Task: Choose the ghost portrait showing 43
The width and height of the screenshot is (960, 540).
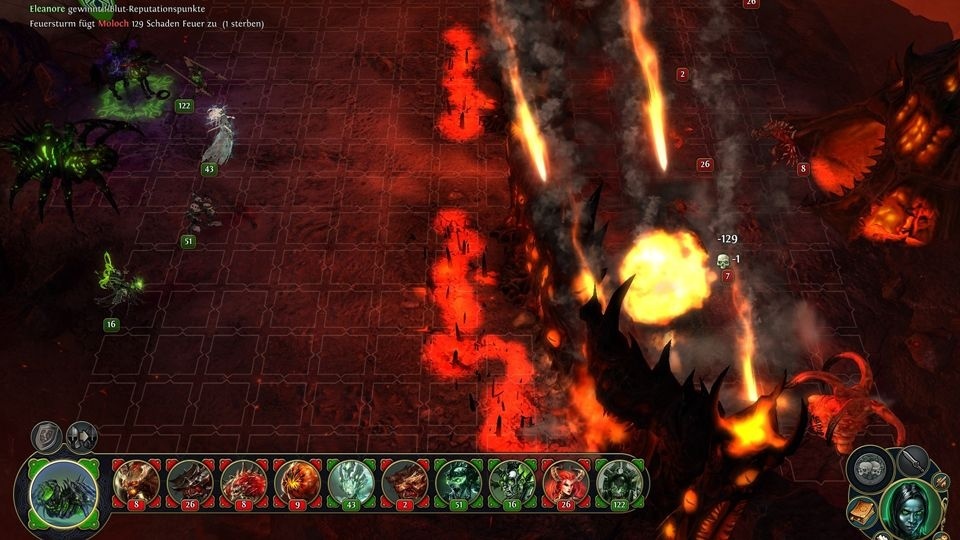Action: click(351, 481)
